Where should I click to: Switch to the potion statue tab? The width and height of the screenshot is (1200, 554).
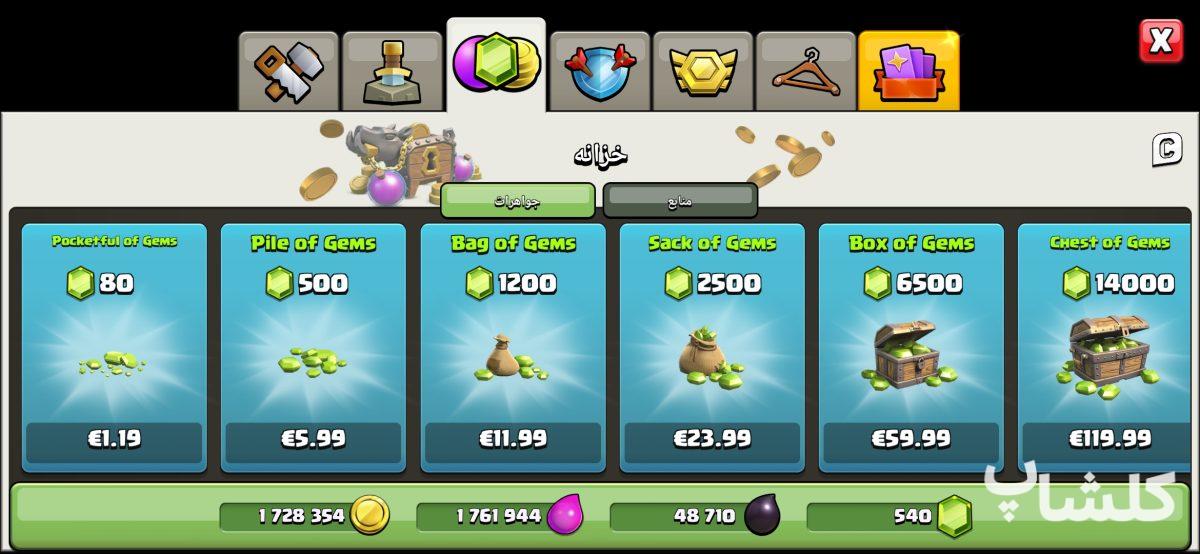point(391,70)
